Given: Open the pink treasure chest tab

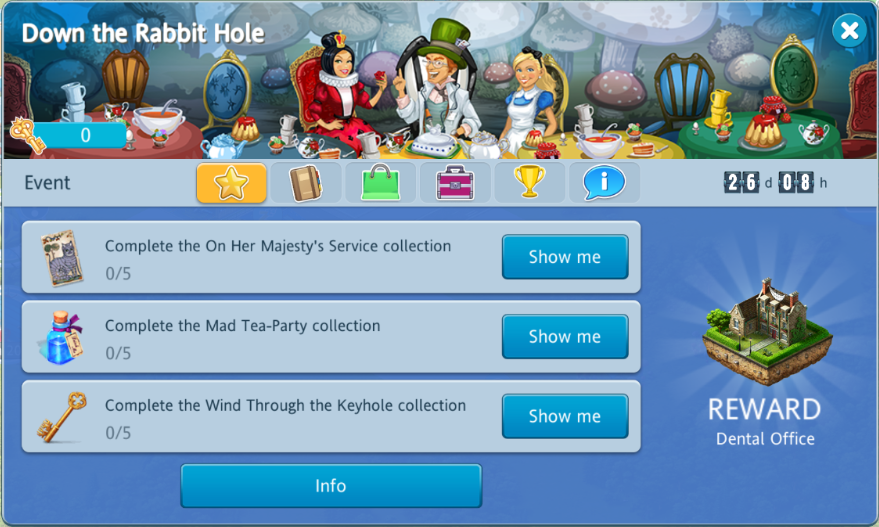Looking at the screenshot, I should click(455, 183).
